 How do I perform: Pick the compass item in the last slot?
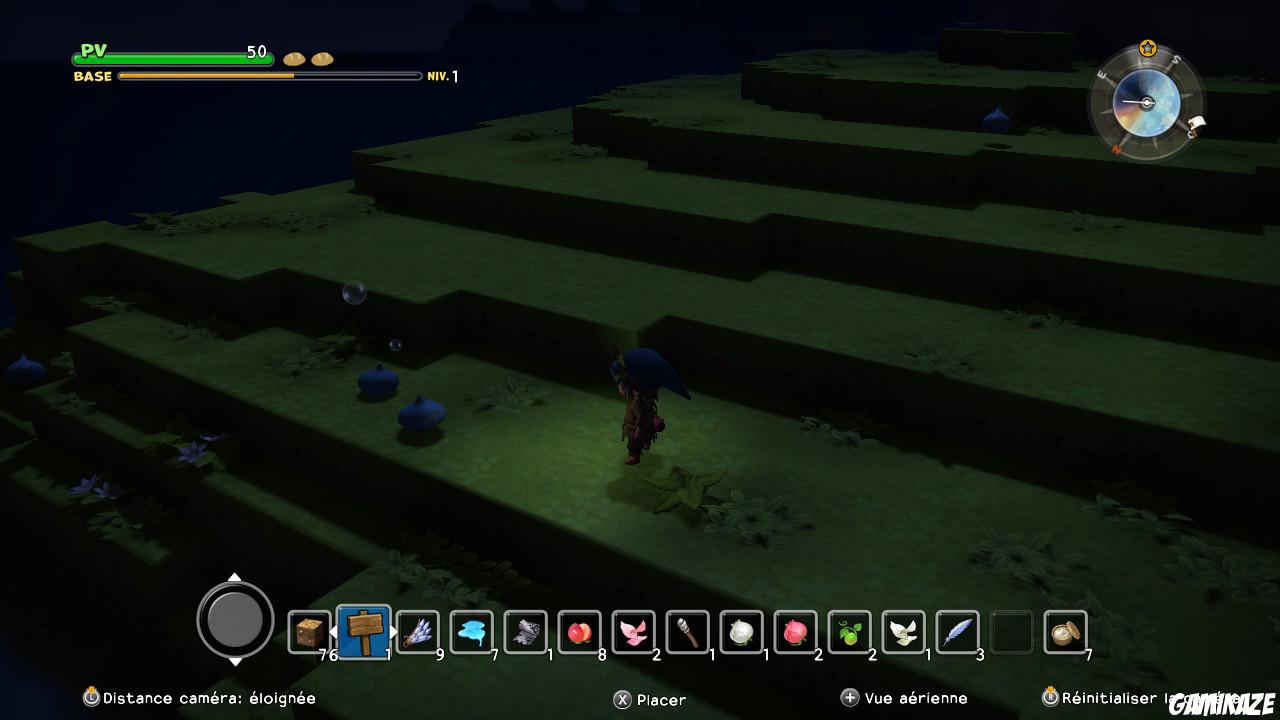tap(1065, 630)
